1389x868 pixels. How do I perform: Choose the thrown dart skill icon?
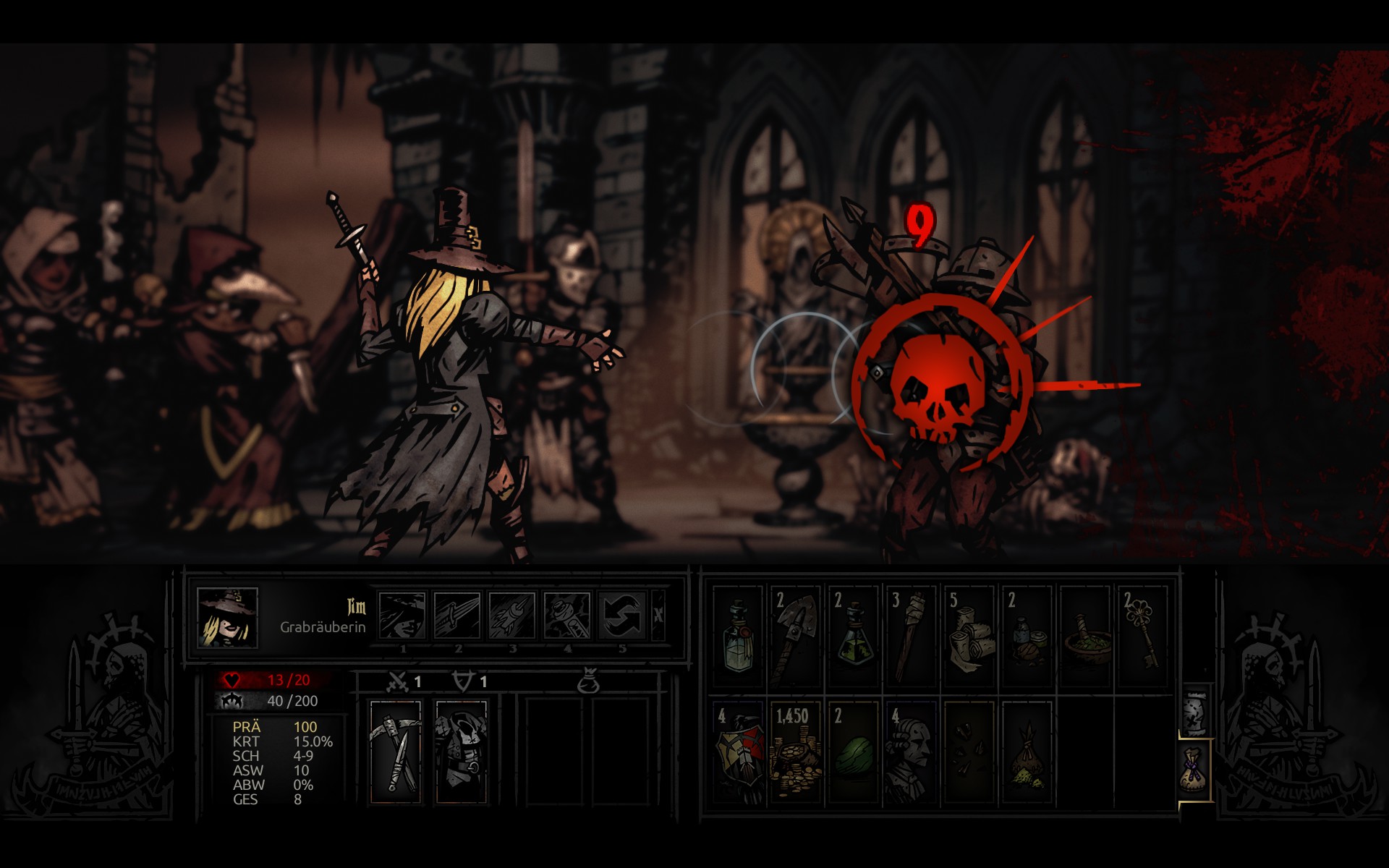point(512,615)
